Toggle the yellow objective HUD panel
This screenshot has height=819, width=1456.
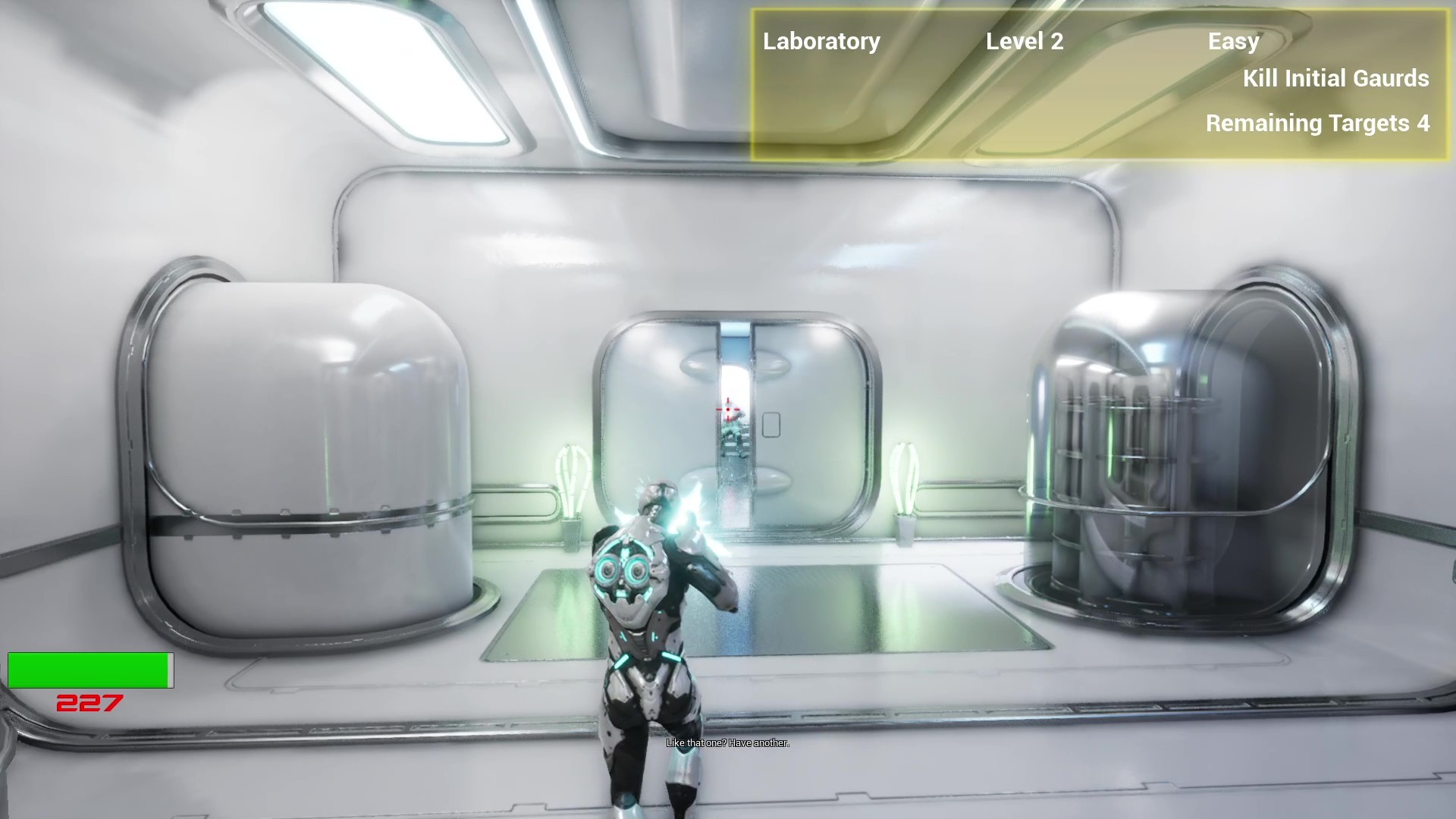tap(1100, 83)
